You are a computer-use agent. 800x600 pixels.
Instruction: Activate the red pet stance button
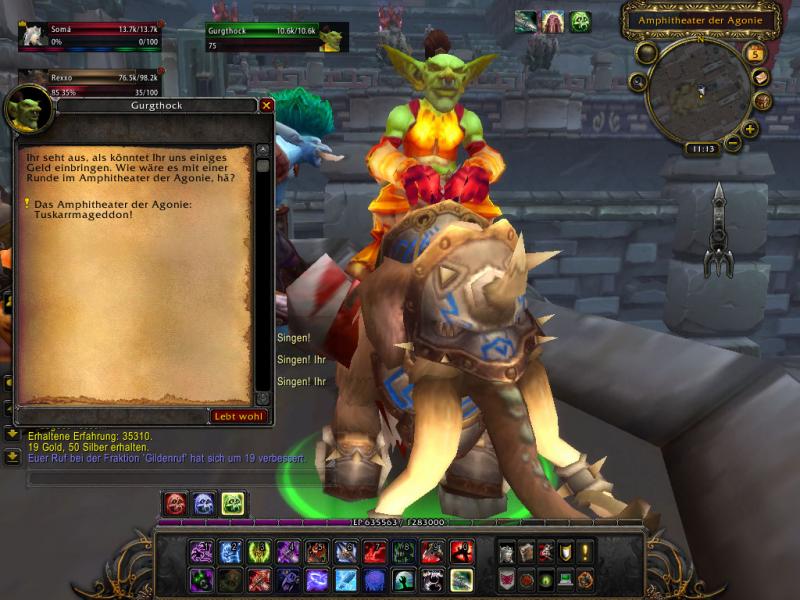pos(176,504)
